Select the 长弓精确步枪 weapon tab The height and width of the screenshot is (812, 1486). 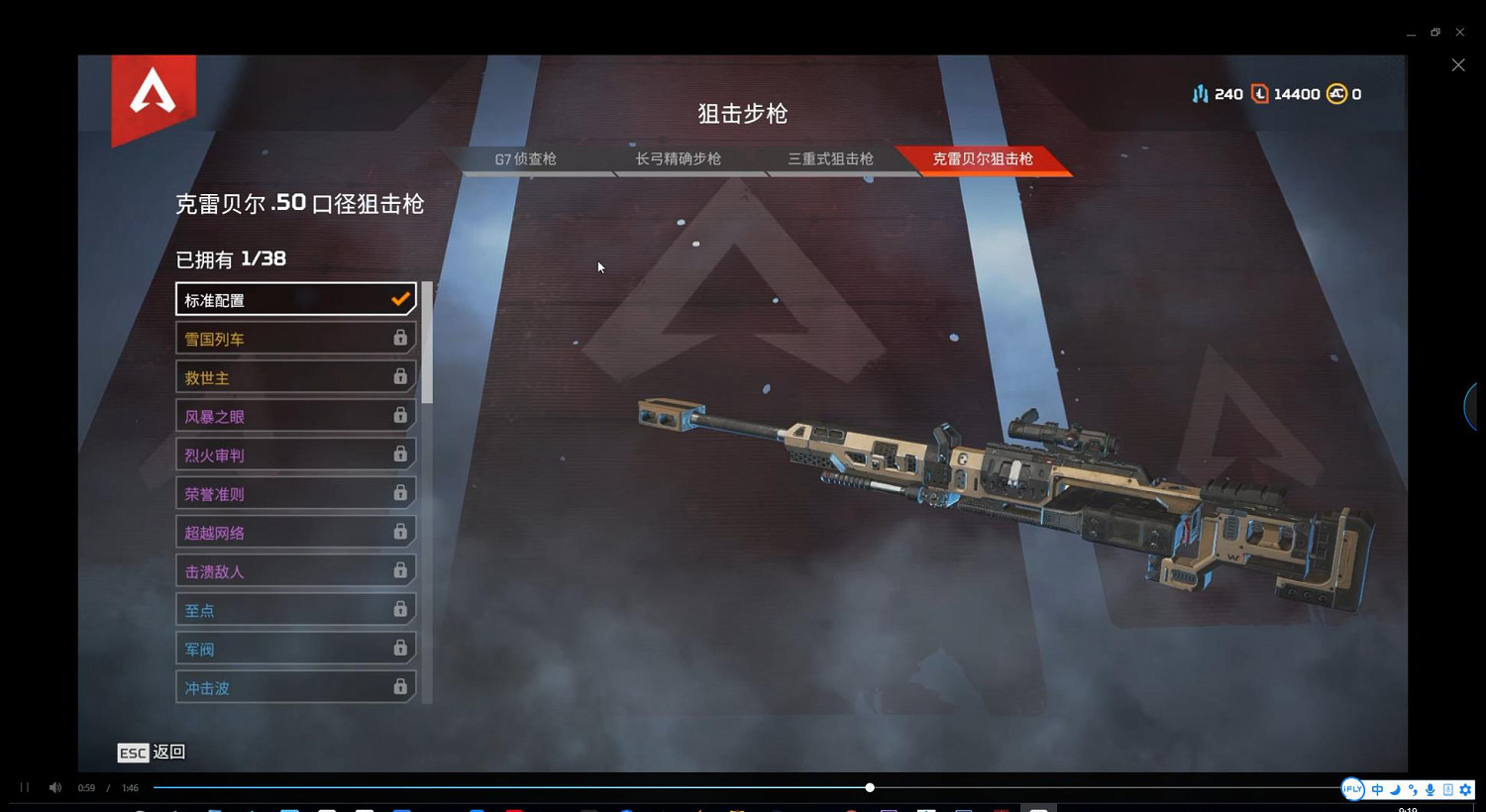[678, 158]
